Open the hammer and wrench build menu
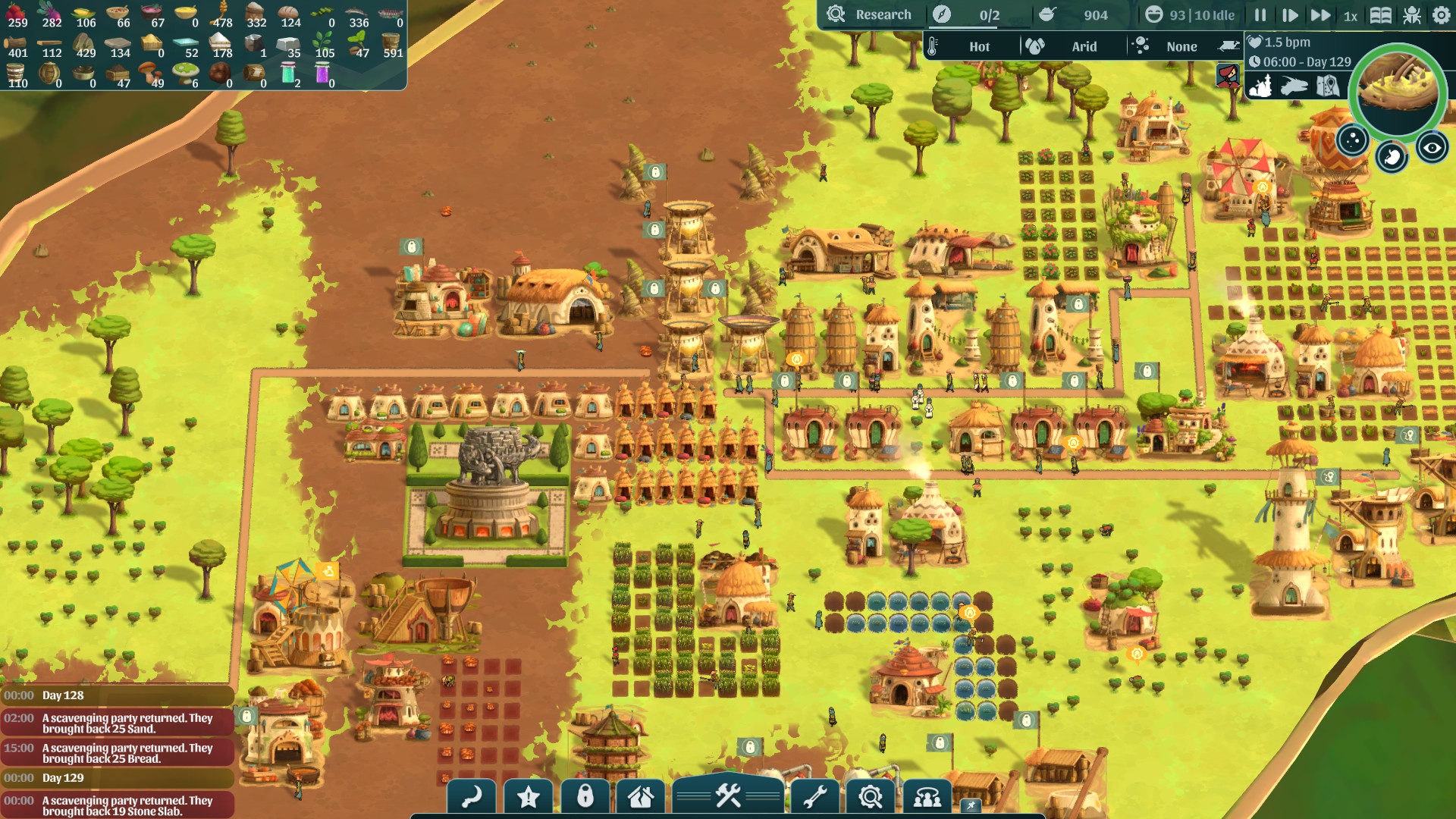Screen dimensions: 1456x819 tap(728, 795)
